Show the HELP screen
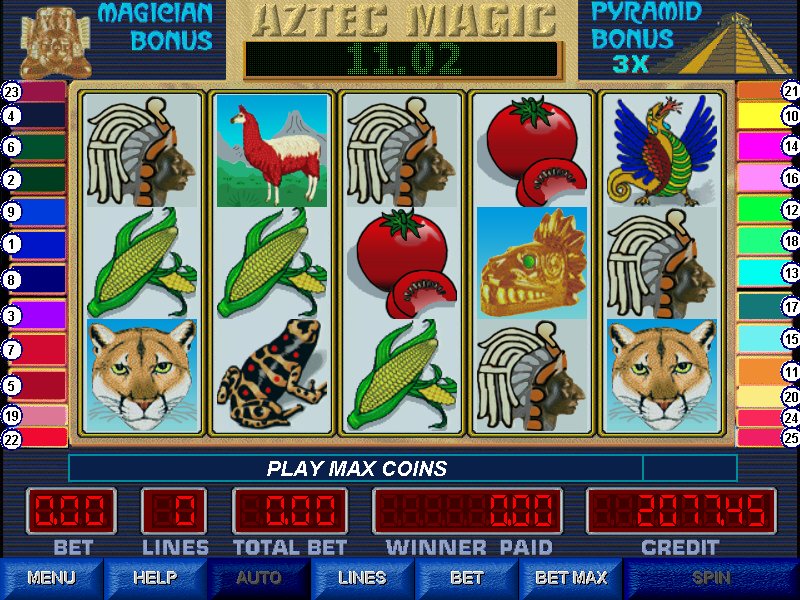This screenshot has height=600, width=800. pos(155,578)
